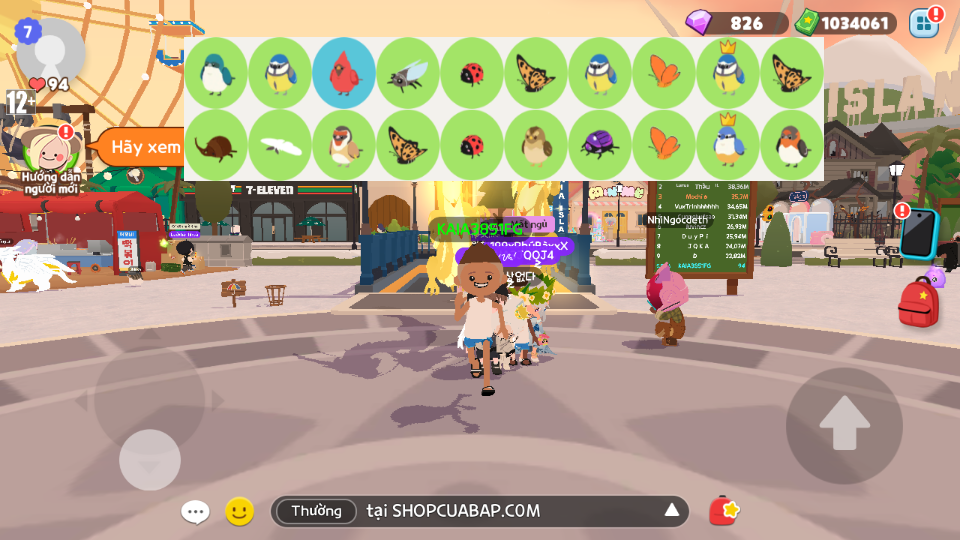960x540 pixels.
Task: Expand the chat with the white arrow
Action: coord(672,512)
